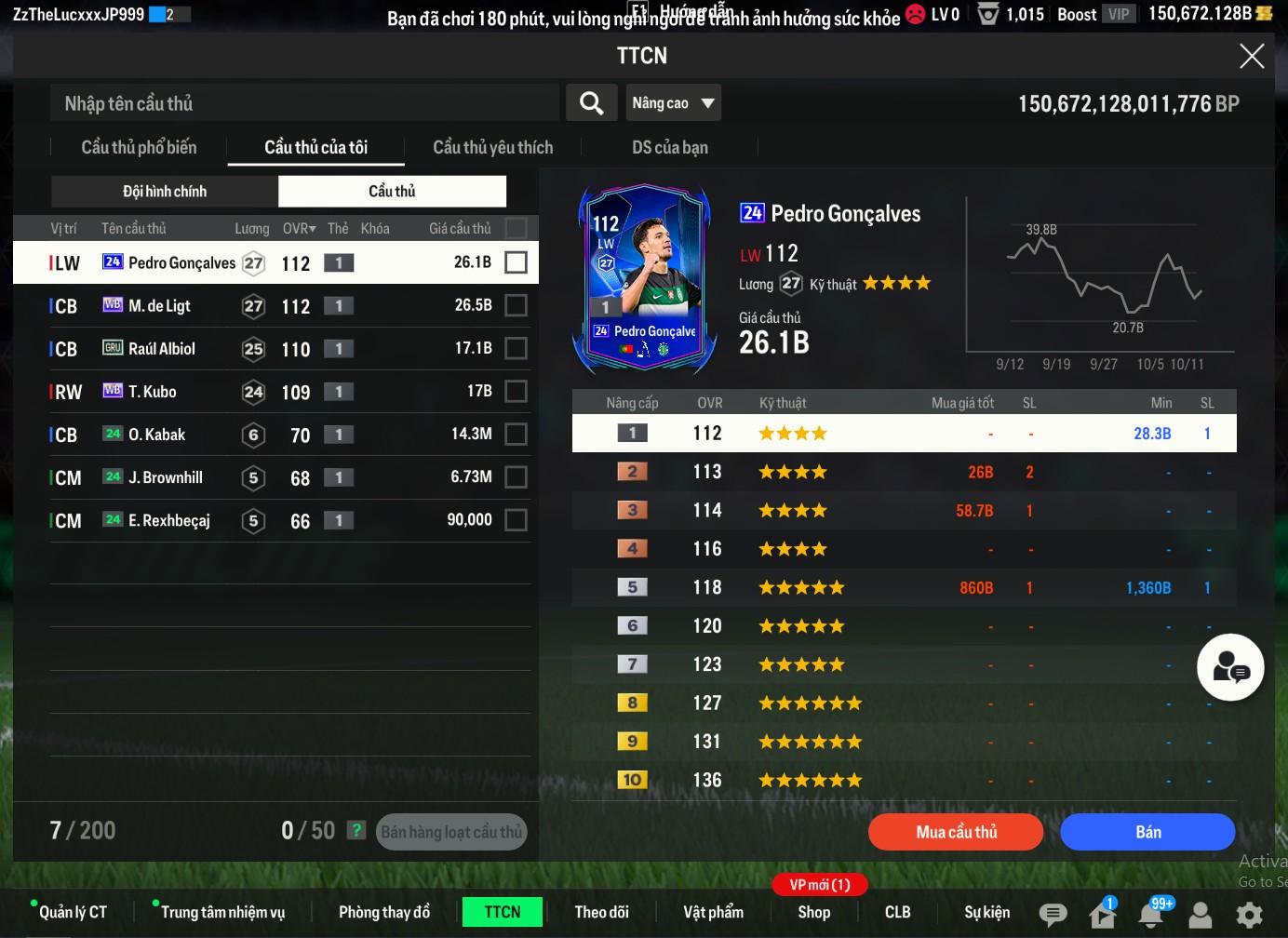This screenshot has height=938, width=1288.
Task: Choose Raúl Albiol in the player list
Action: click(270, 349)
